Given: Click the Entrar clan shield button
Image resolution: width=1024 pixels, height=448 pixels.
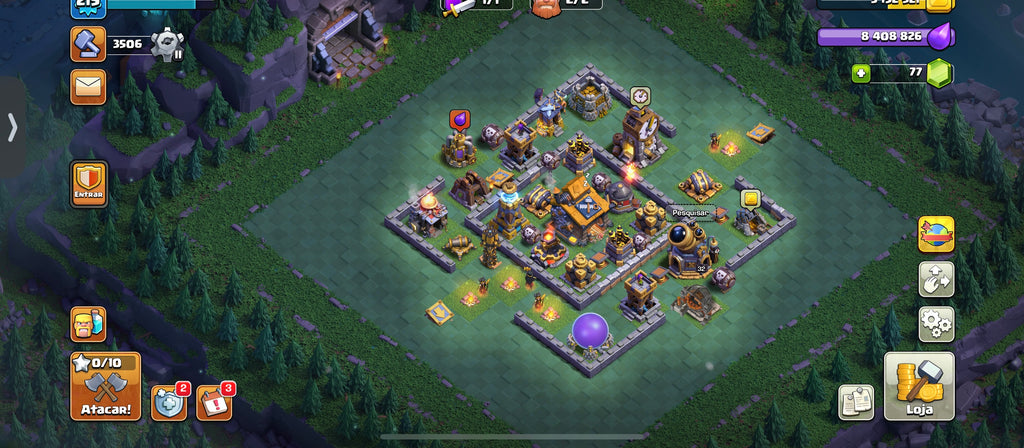Looking at the screenshot, I should point(89,184).
